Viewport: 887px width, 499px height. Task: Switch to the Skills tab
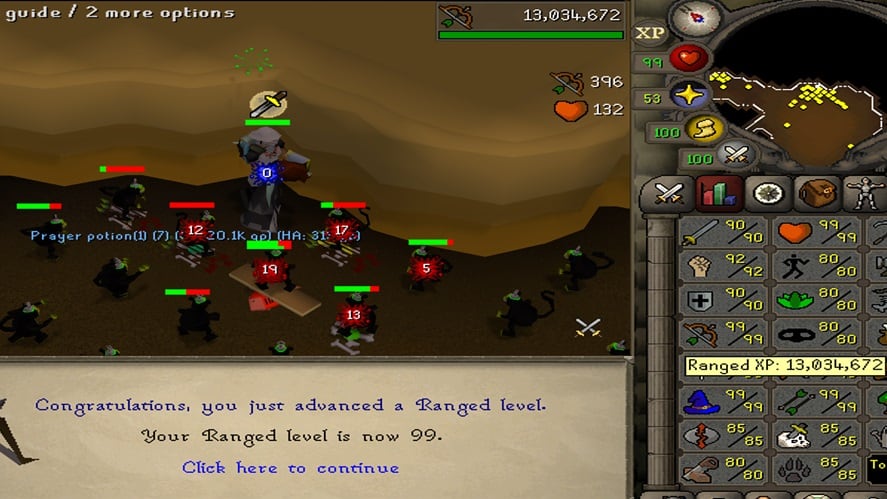716,193
